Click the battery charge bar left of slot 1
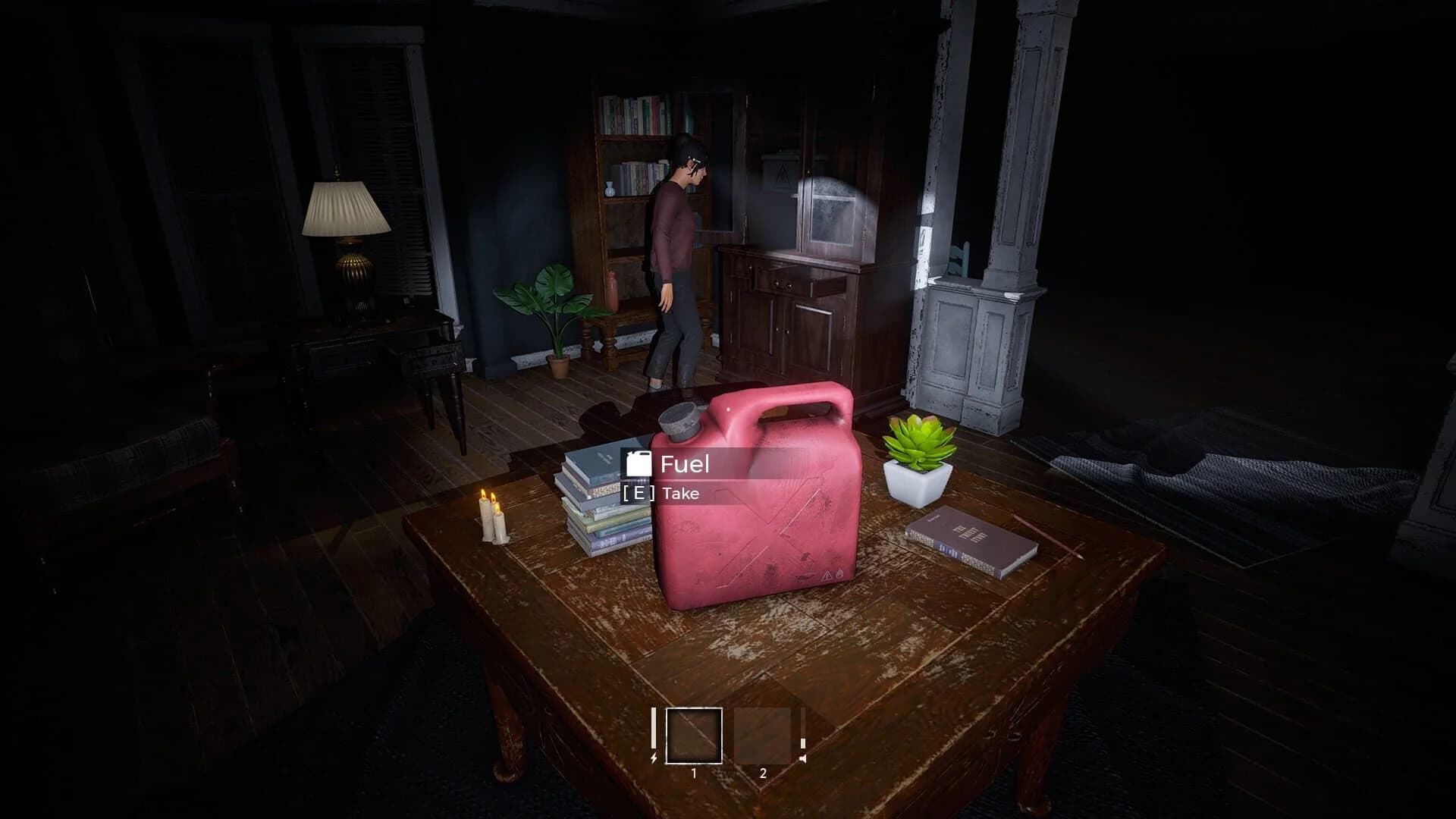The height and width of the screenshot is (819, 1456). [654, 730]
